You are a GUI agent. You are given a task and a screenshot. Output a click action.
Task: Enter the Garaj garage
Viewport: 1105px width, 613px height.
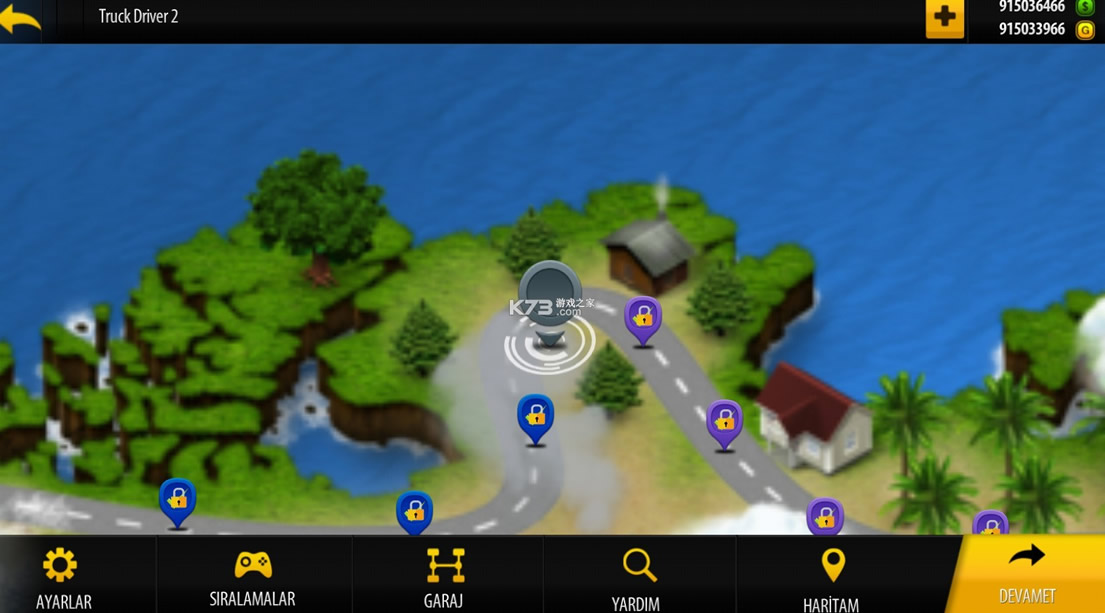point(444,576)
